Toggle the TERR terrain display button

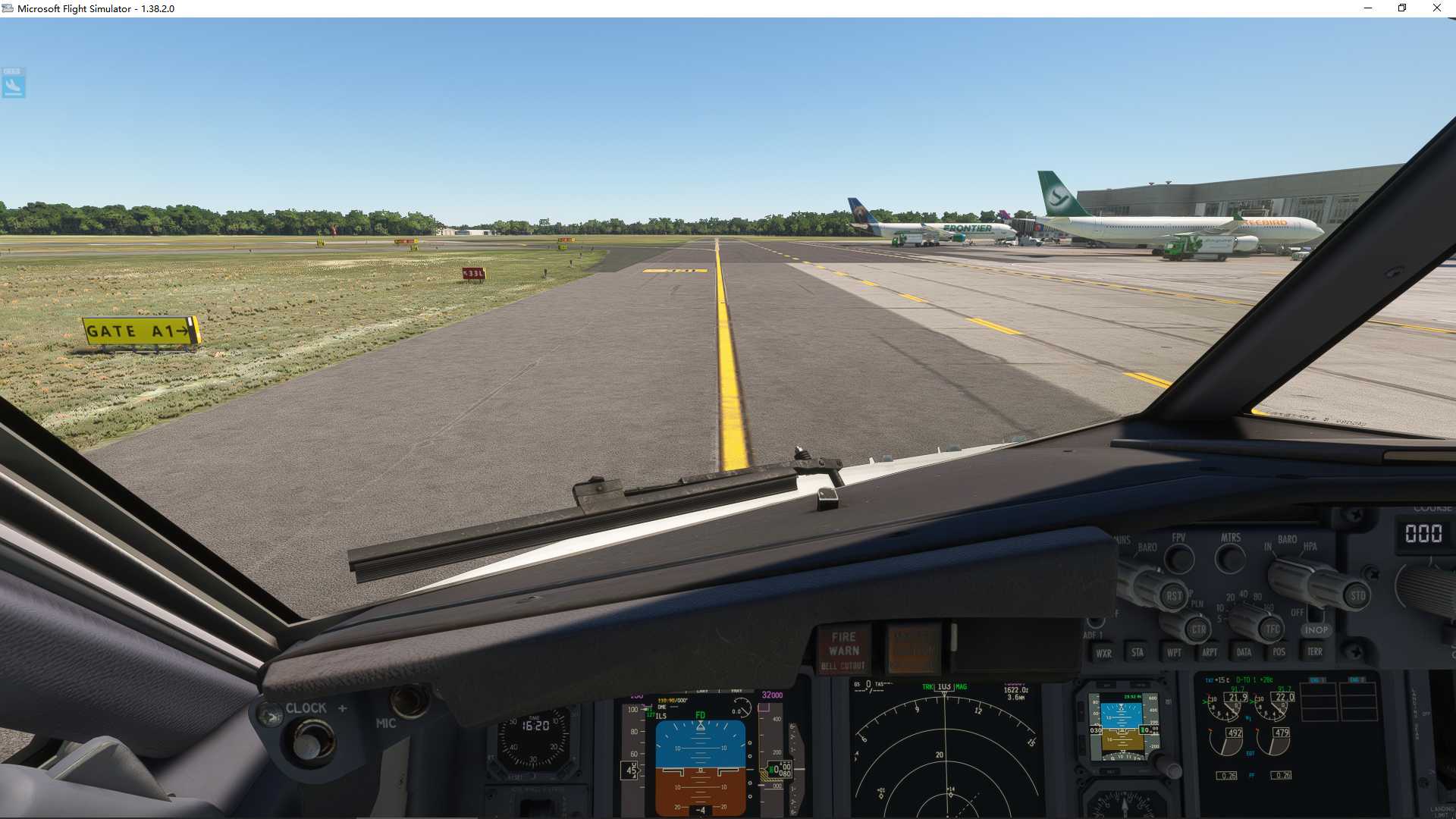[1315, 651]
